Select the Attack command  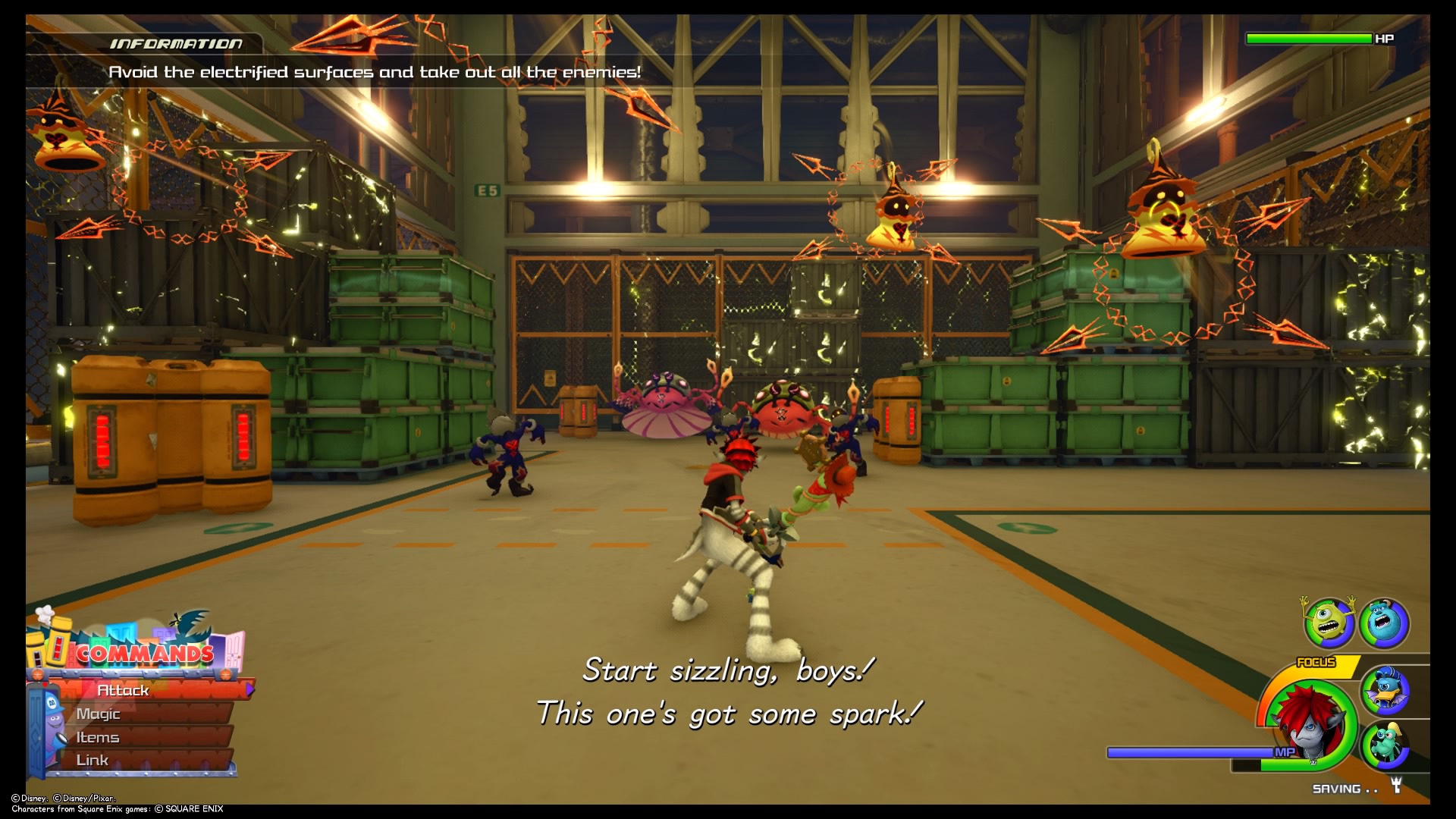125,691
